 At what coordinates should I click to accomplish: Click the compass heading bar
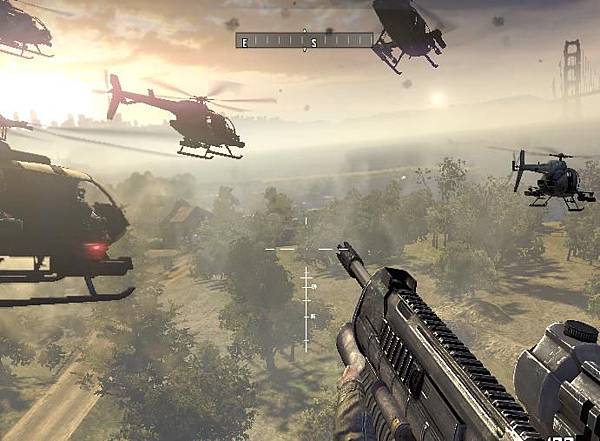point(304,41)
